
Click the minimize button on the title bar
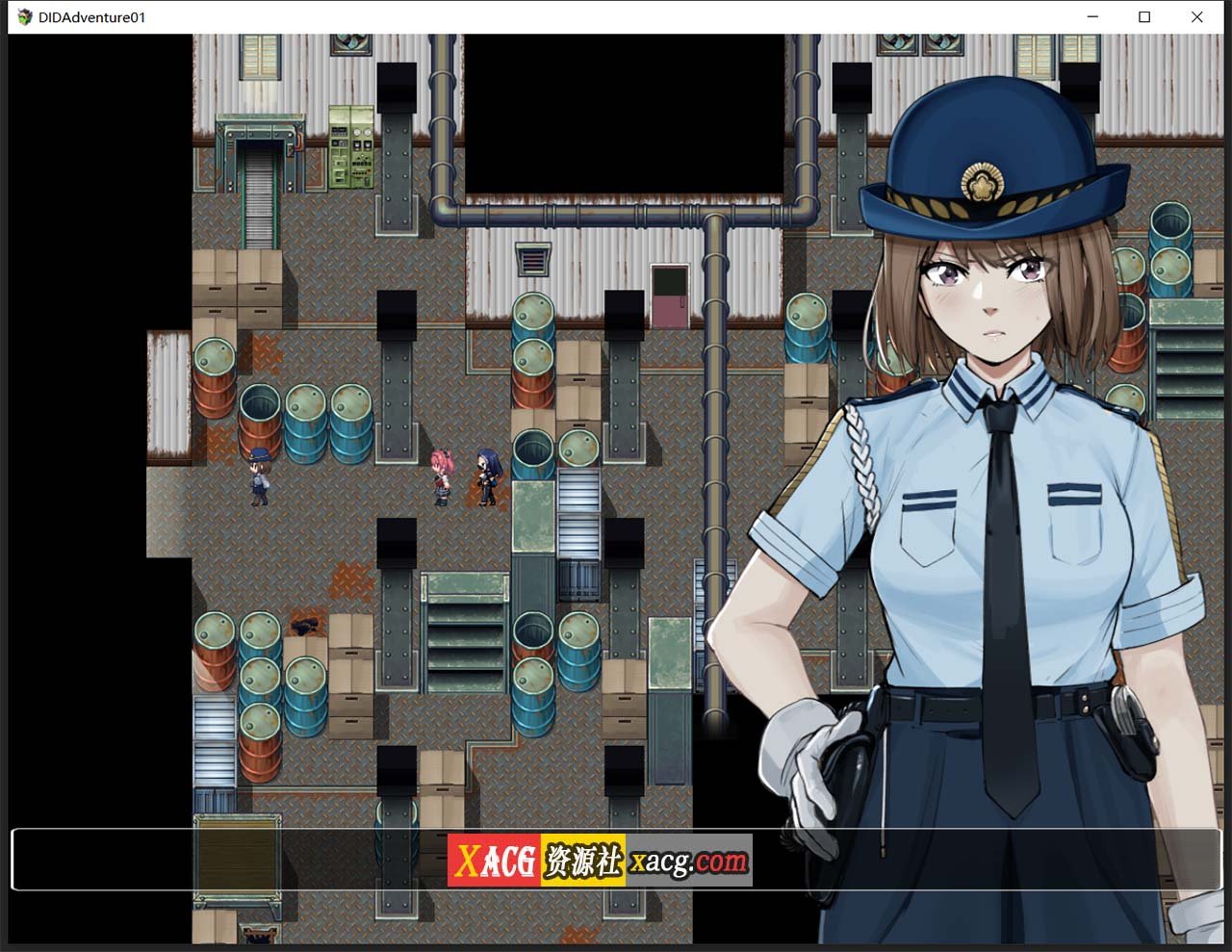pos(1091,16)
